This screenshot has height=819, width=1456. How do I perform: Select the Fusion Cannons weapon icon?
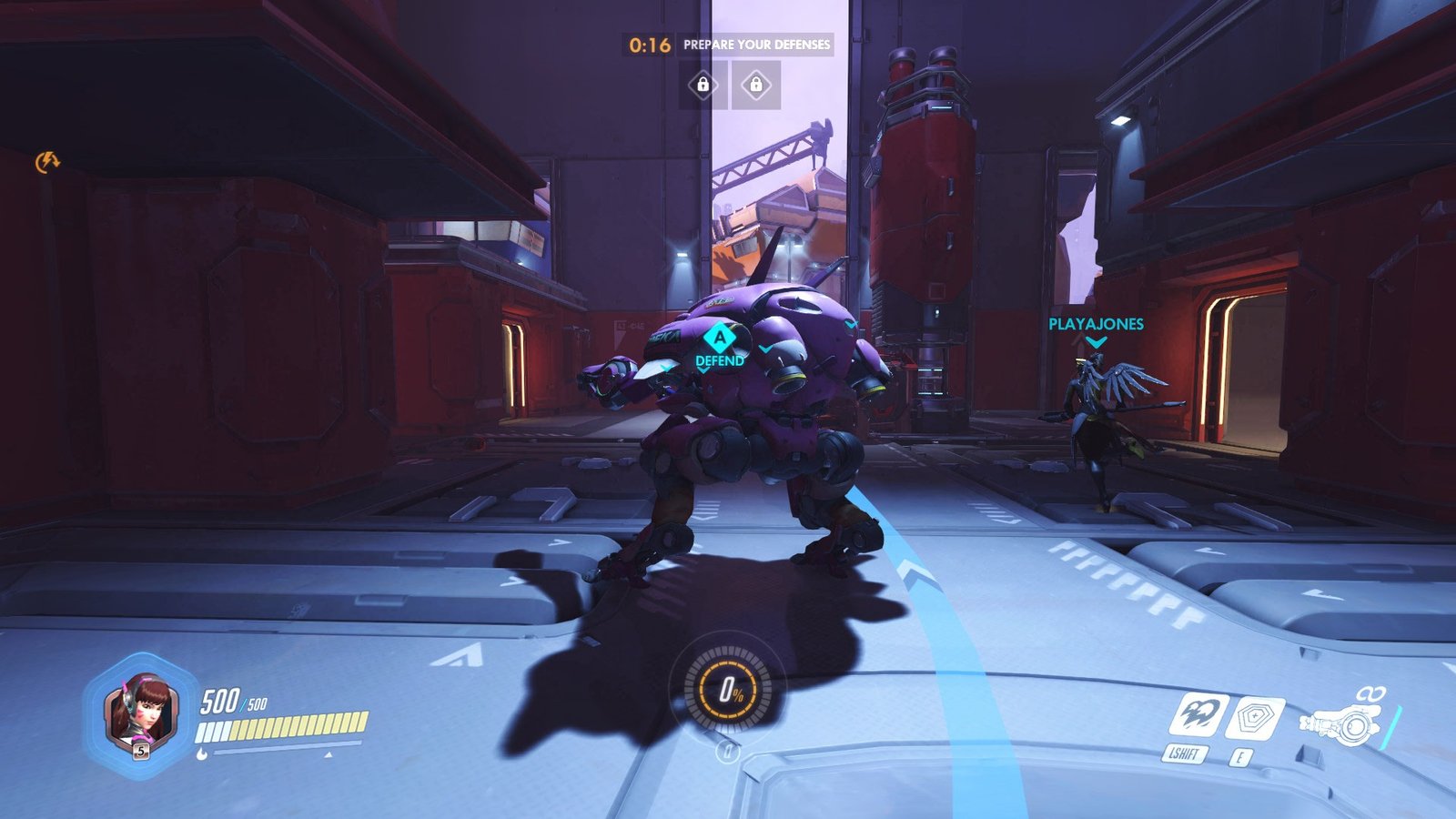(x=1343, y=724)
